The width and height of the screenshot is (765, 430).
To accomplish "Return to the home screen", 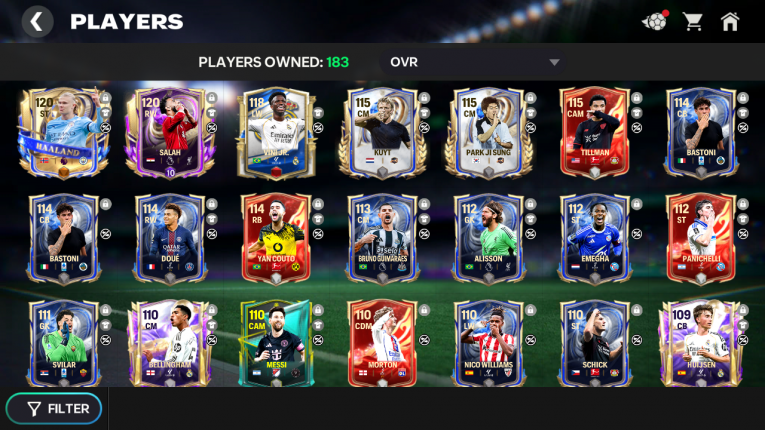I will tap(730, 21).
